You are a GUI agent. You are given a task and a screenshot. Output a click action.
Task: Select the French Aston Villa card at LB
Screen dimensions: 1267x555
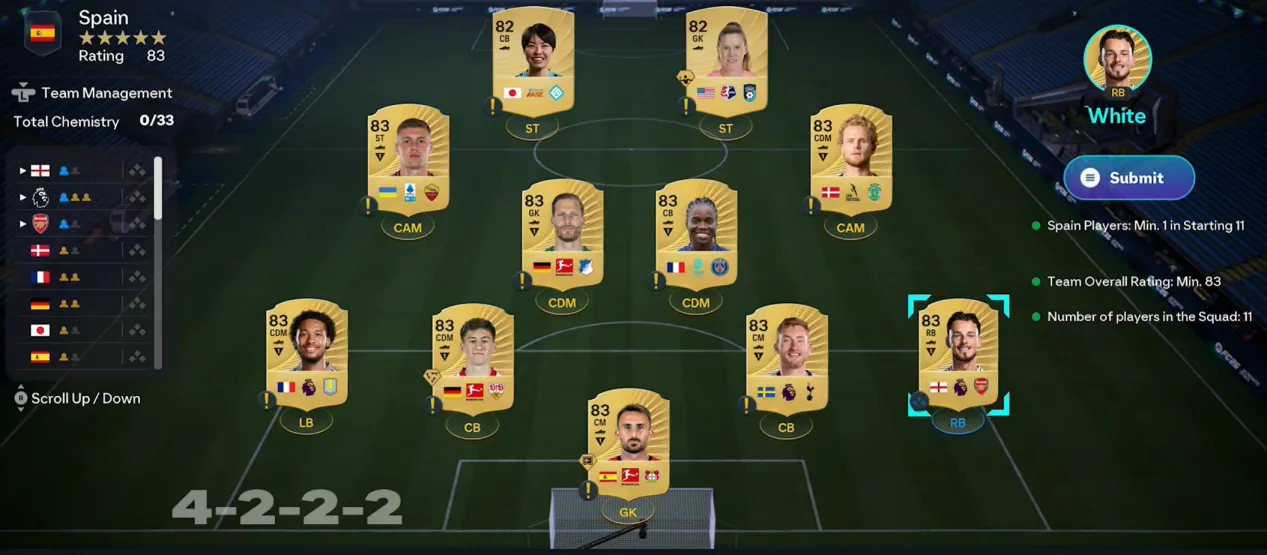(307, 355)
